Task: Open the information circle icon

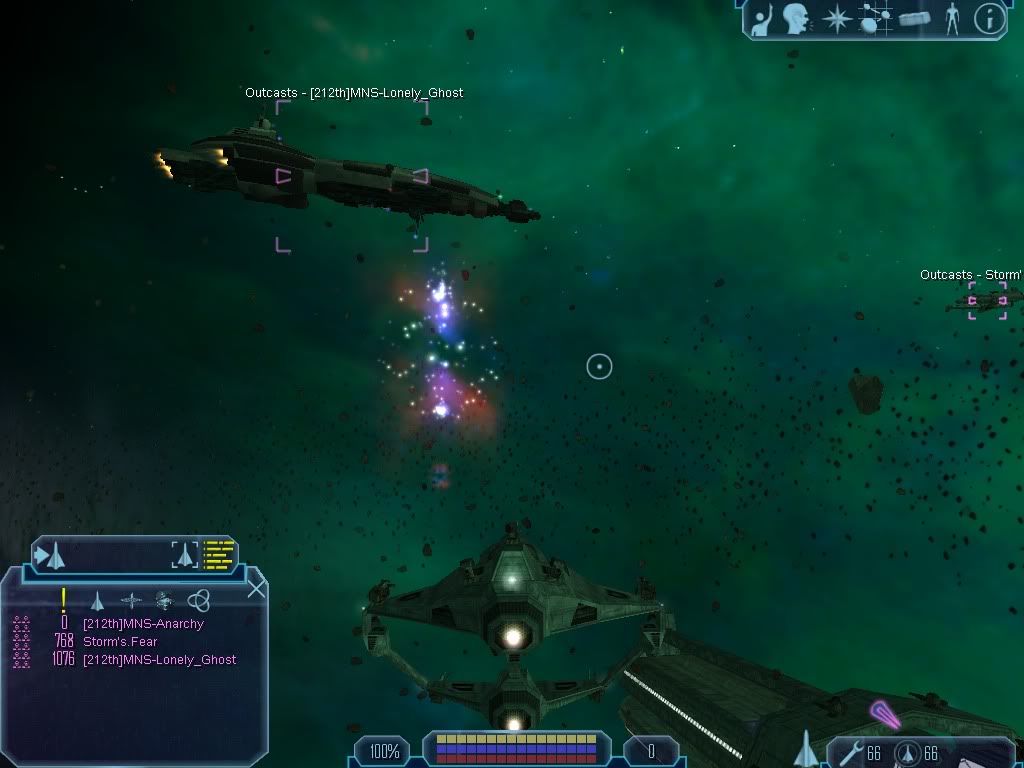Action: pyautogui.click(x=989, y=18)
